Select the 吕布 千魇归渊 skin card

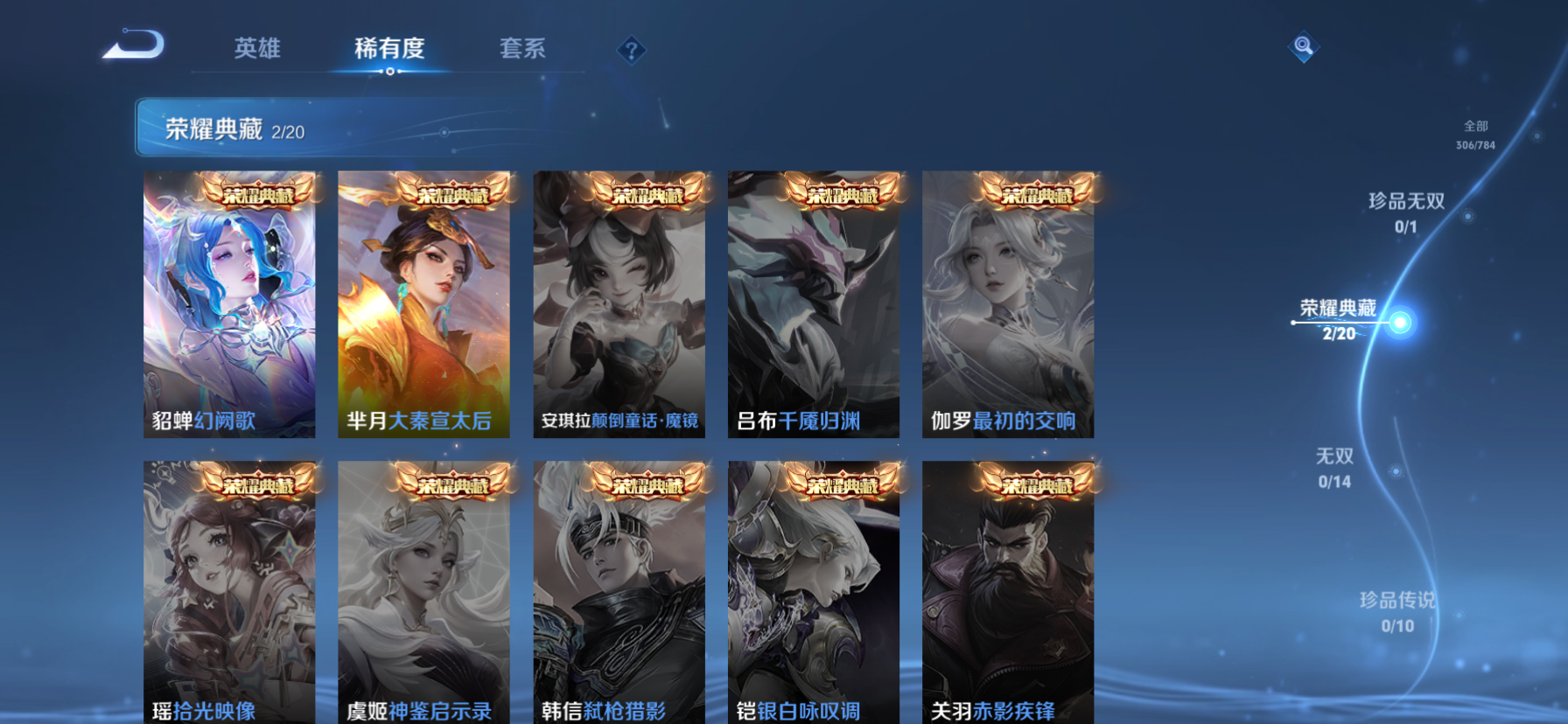click(x=813, y=304)
